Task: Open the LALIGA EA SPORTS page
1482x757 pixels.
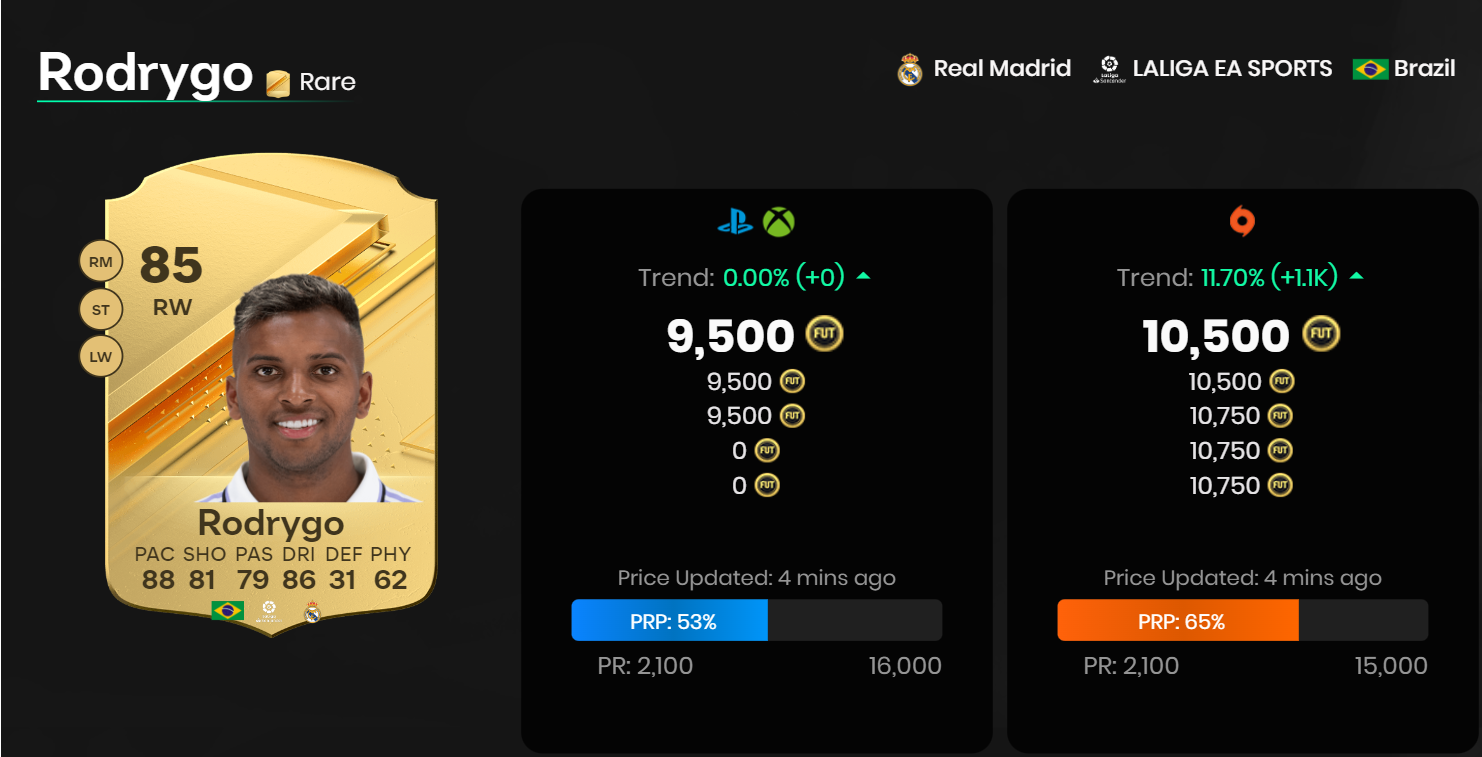Action: point(1232,68)
